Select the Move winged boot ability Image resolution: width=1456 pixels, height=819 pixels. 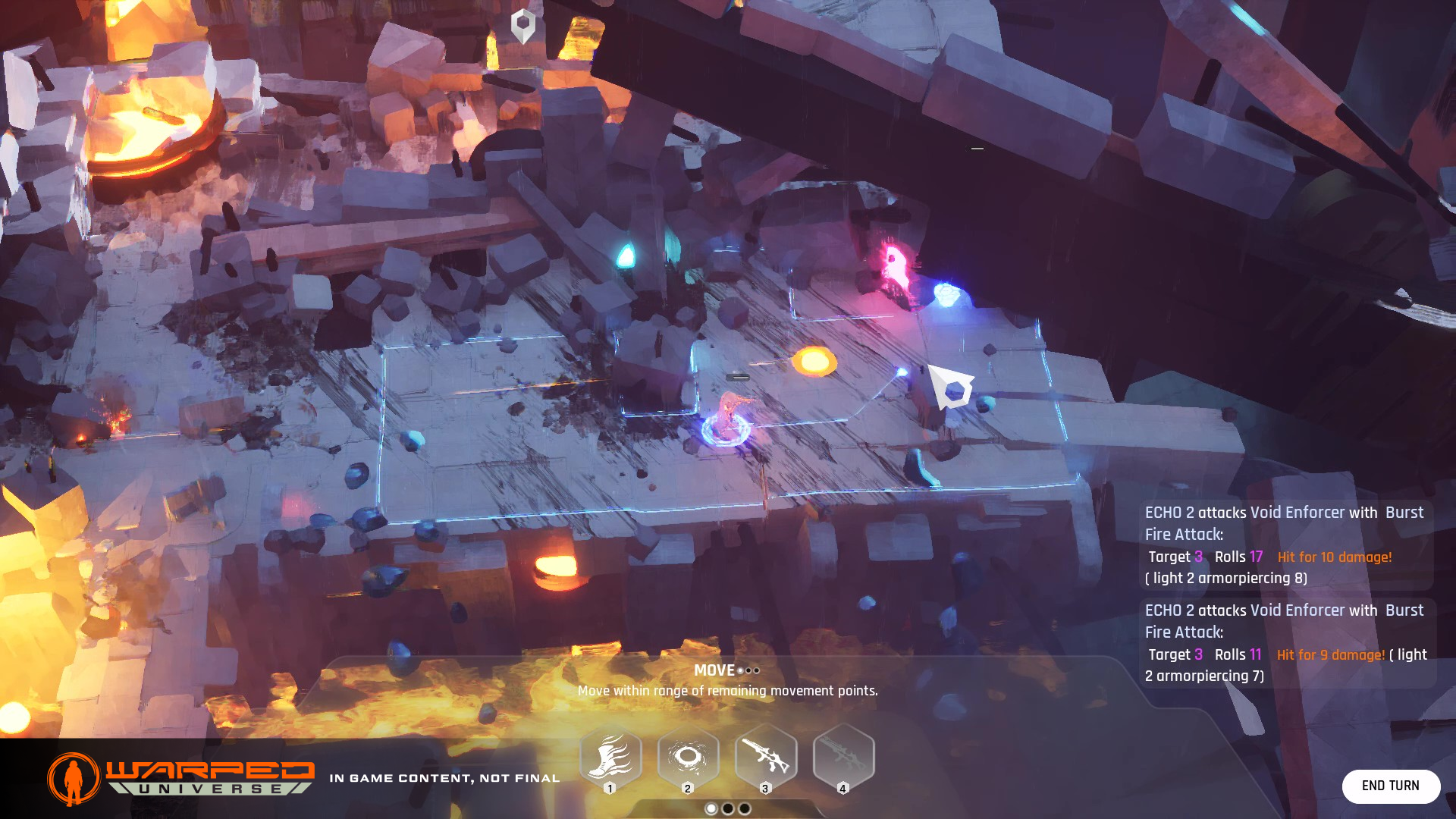pos(610,756)
